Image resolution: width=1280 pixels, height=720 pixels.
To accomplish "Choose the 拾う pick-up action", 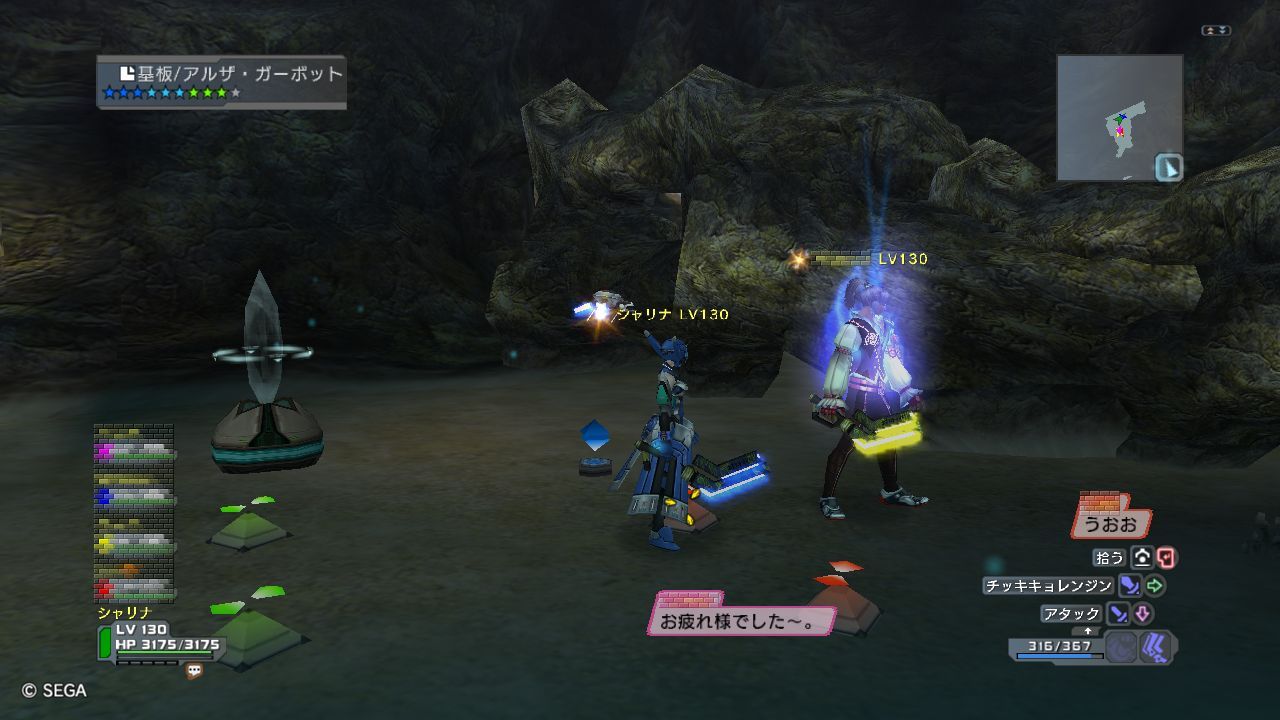I will (x=1112, y=558).
